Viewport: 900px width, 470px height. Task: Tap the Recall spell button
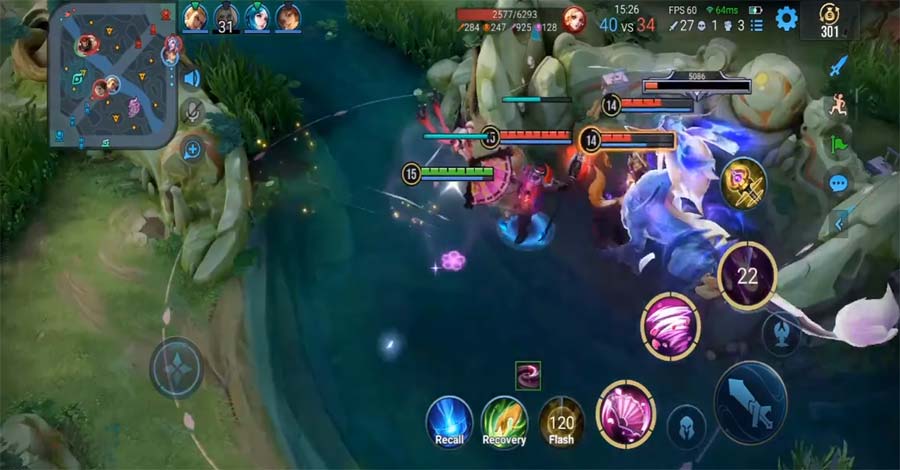coord(449,421)
